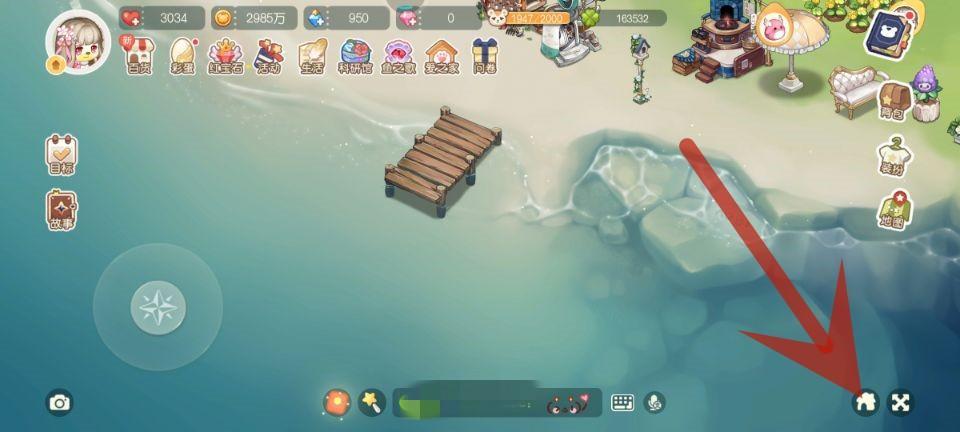
Task: Open the 目标 goals checklist
Action: click(x=61, y=155)
